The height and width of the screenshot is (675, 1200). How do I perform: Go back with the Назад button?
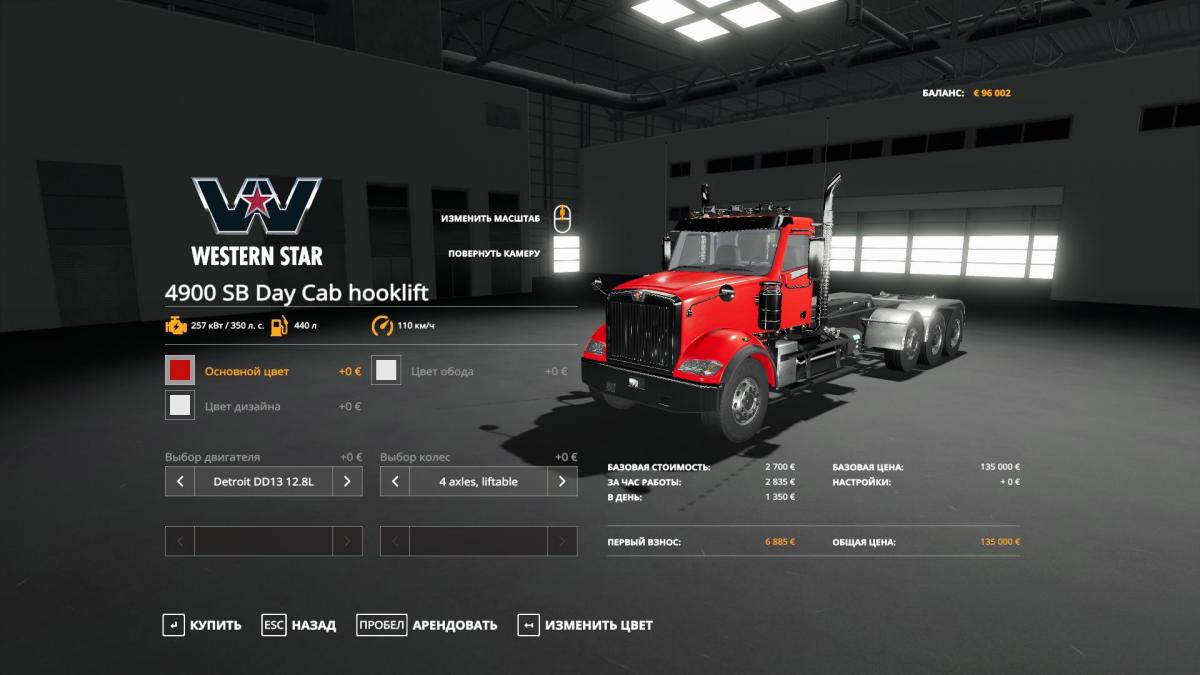click(x=299, y=625)
